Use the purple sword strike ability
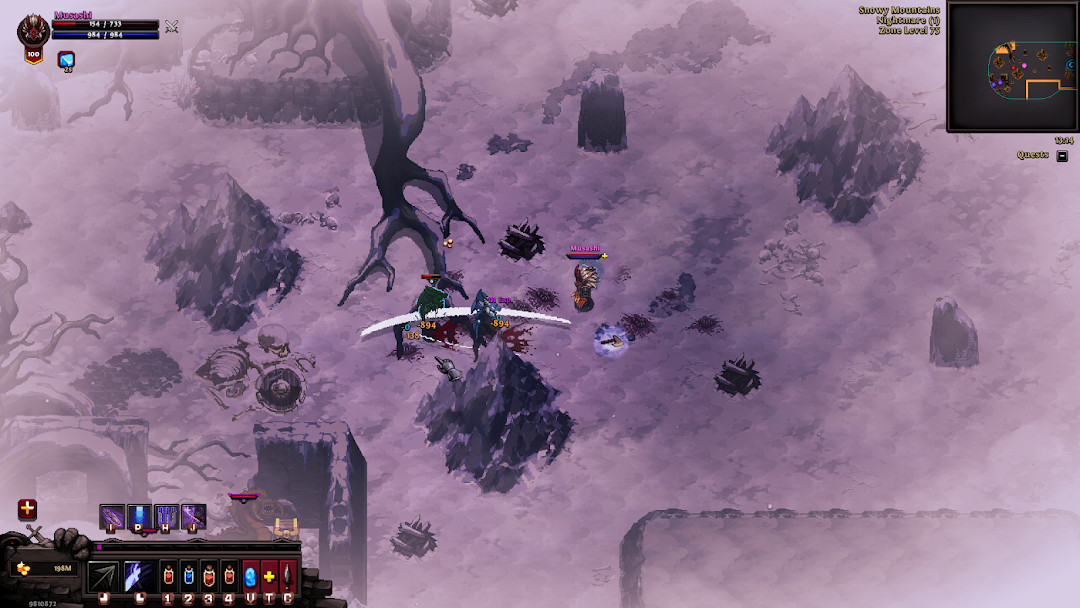1080x608 pixels. pos(193,516)
